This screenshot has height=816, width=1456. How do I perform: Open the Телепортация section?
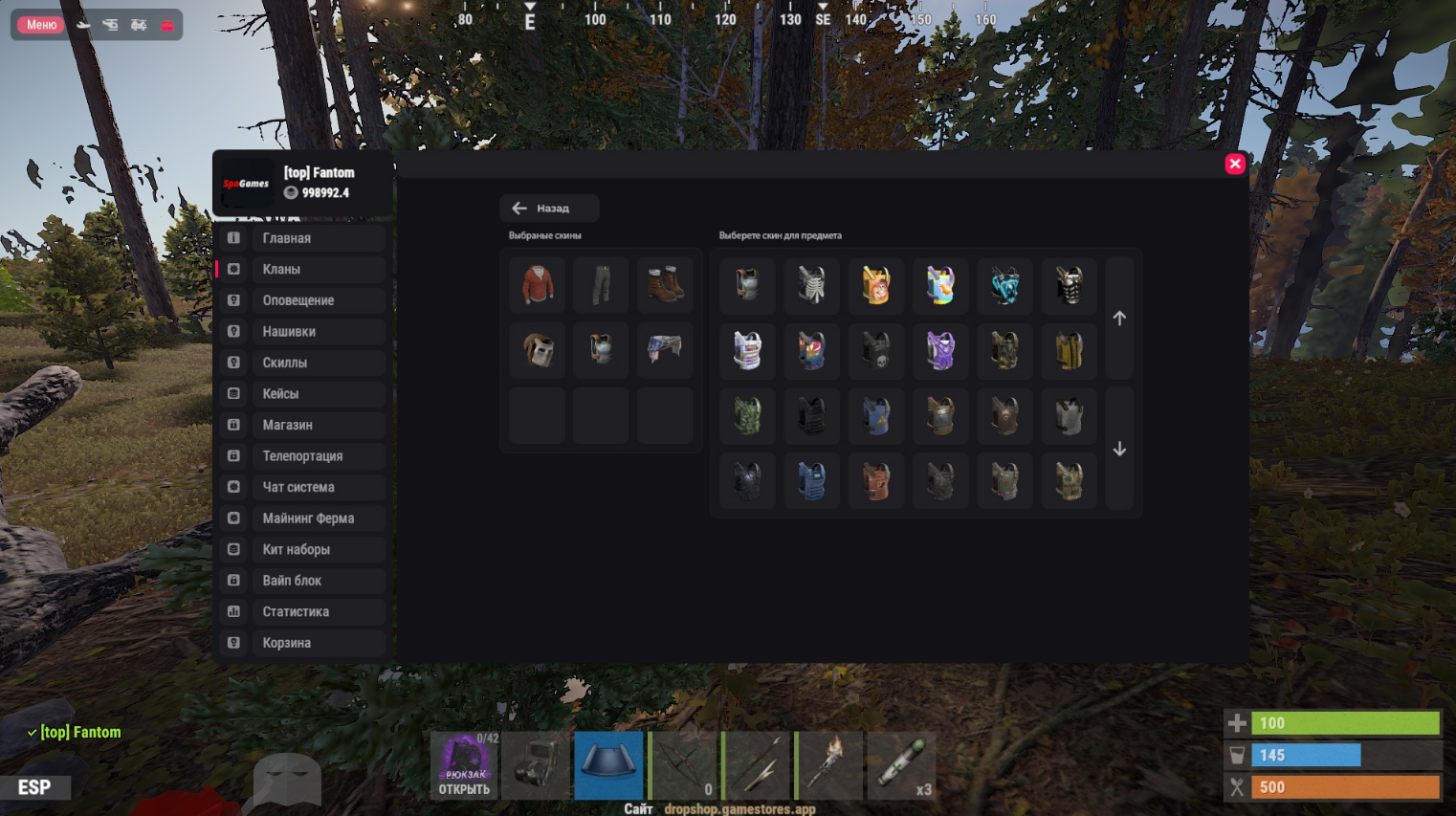[301, 456]
